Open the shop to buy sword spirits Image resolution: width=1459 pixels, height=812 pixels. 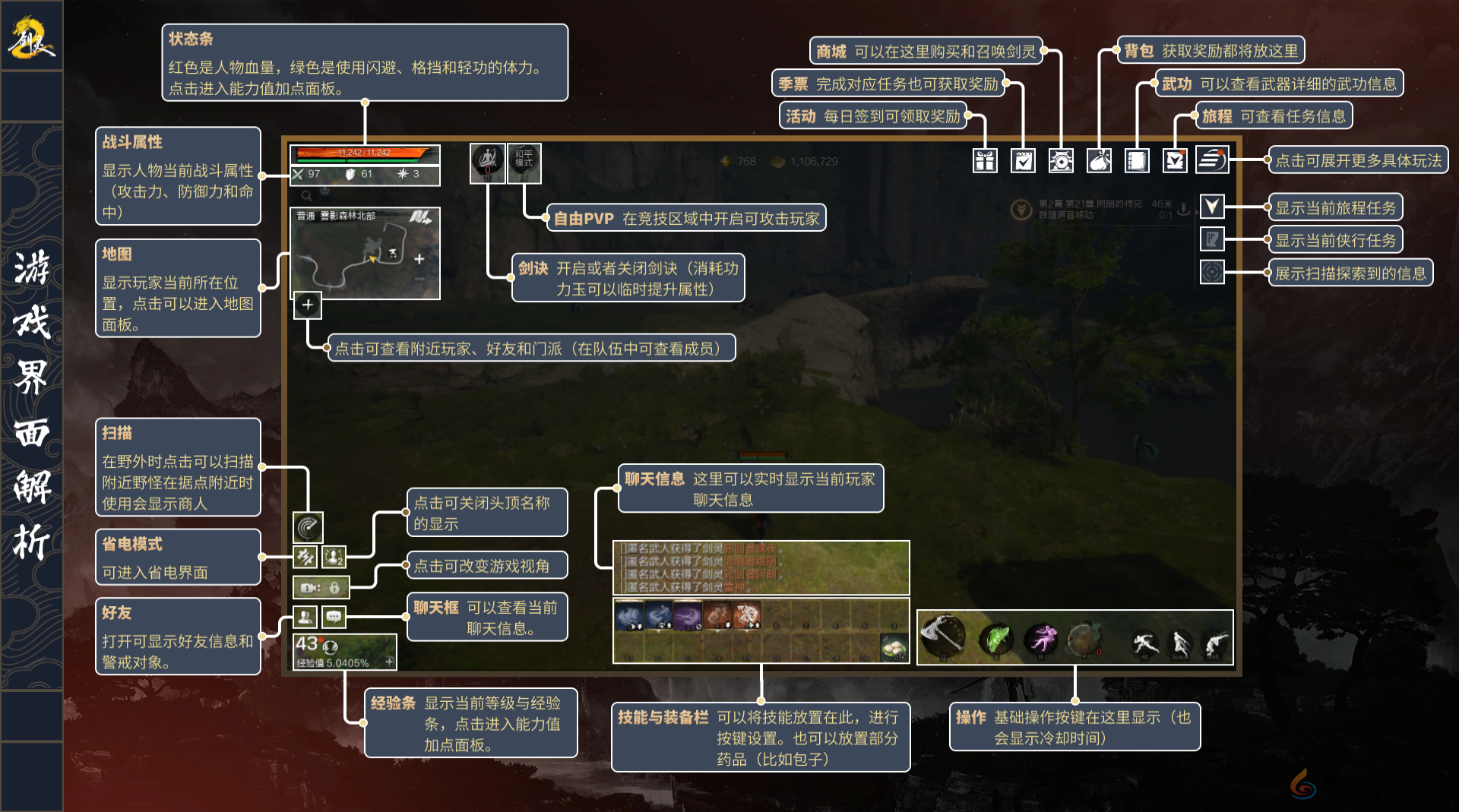click(1061, 161)
